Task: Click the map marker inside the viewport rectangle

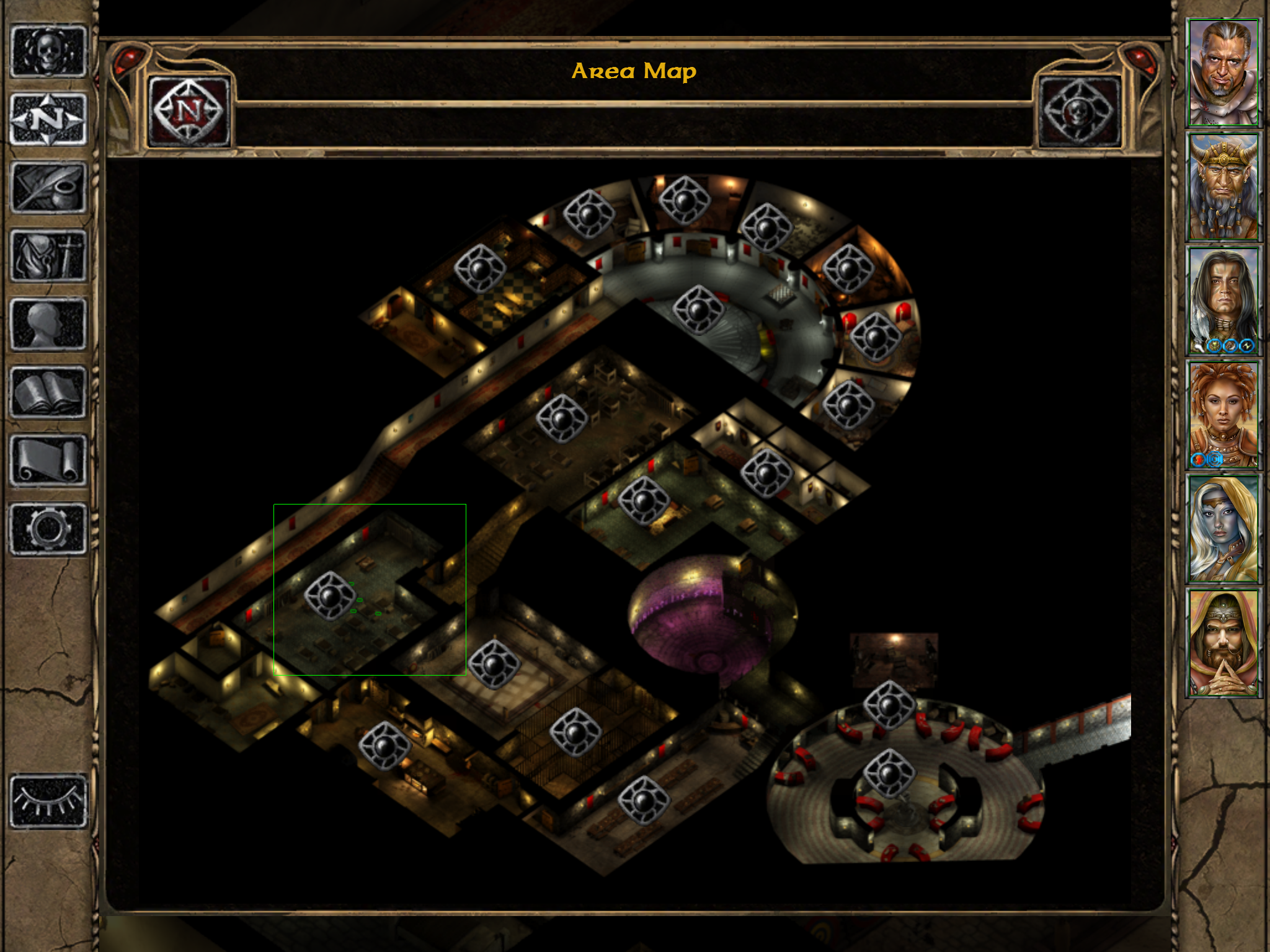Action: [331, 596]
